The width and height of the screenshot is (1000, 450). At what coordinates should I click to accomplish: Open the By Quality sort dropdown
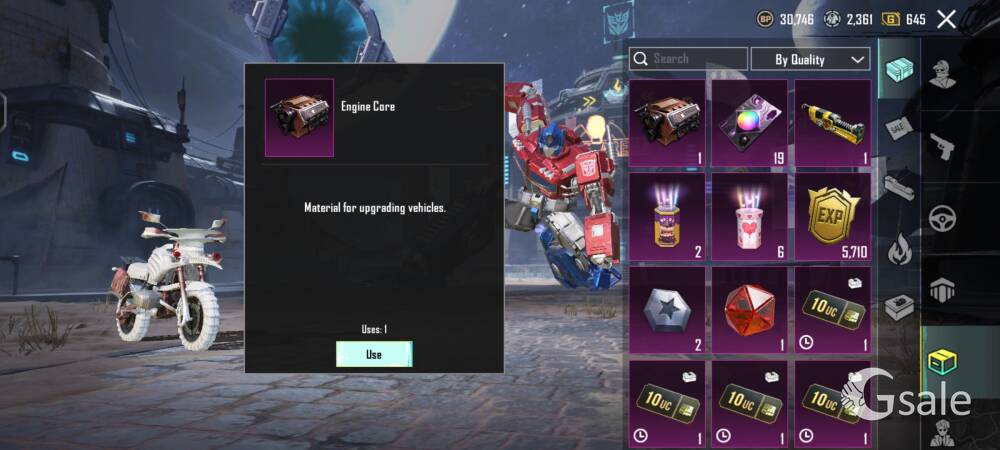click(x=810, y=59)
